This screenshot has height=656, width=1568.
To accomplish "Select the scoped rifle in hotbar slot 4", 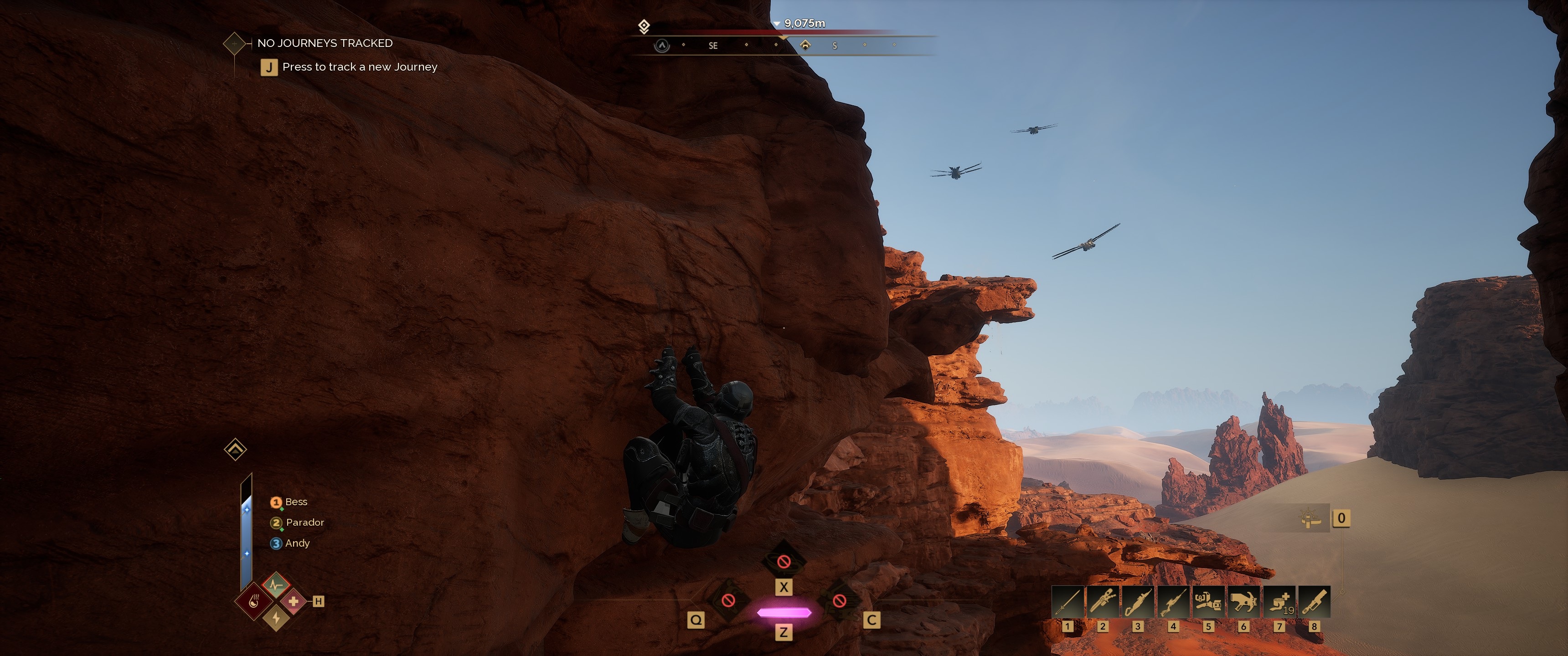I will (x=1173, y=602).
